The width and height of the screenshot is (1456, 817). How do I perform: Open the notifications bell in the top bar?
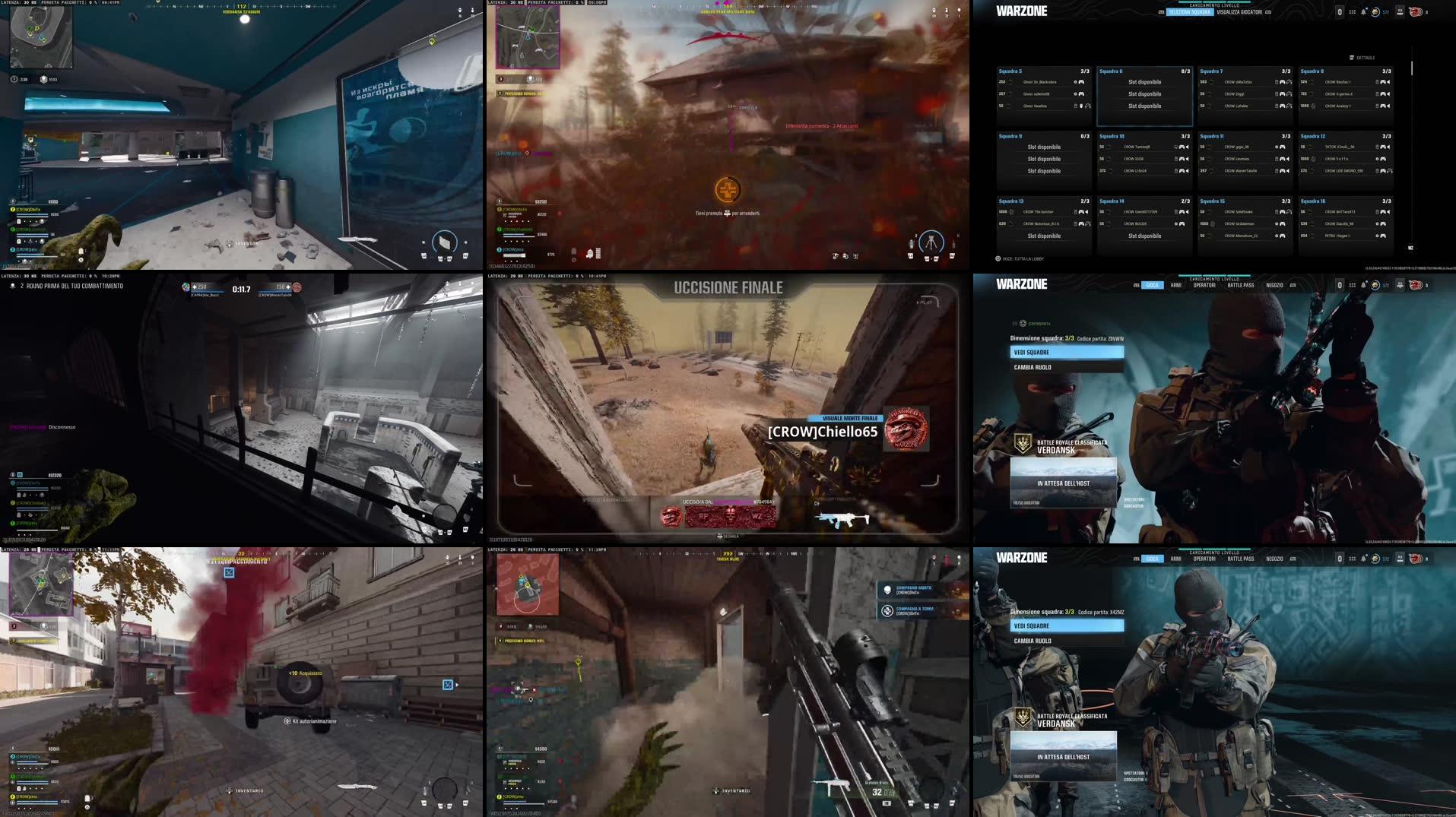pyautogui.click(x=1364, y=11)
